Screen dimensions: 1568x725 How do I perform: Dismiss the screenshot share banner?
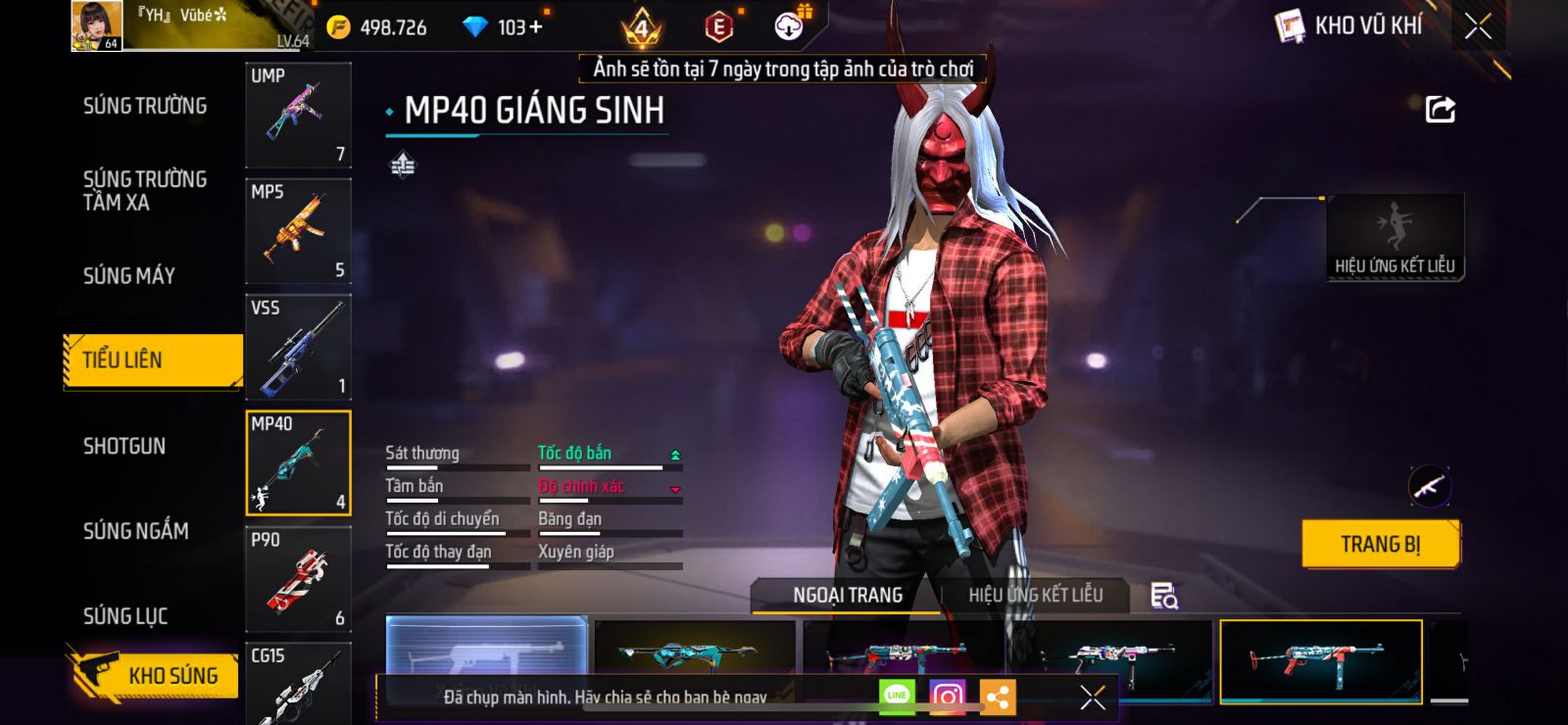tap(1093, 698)
